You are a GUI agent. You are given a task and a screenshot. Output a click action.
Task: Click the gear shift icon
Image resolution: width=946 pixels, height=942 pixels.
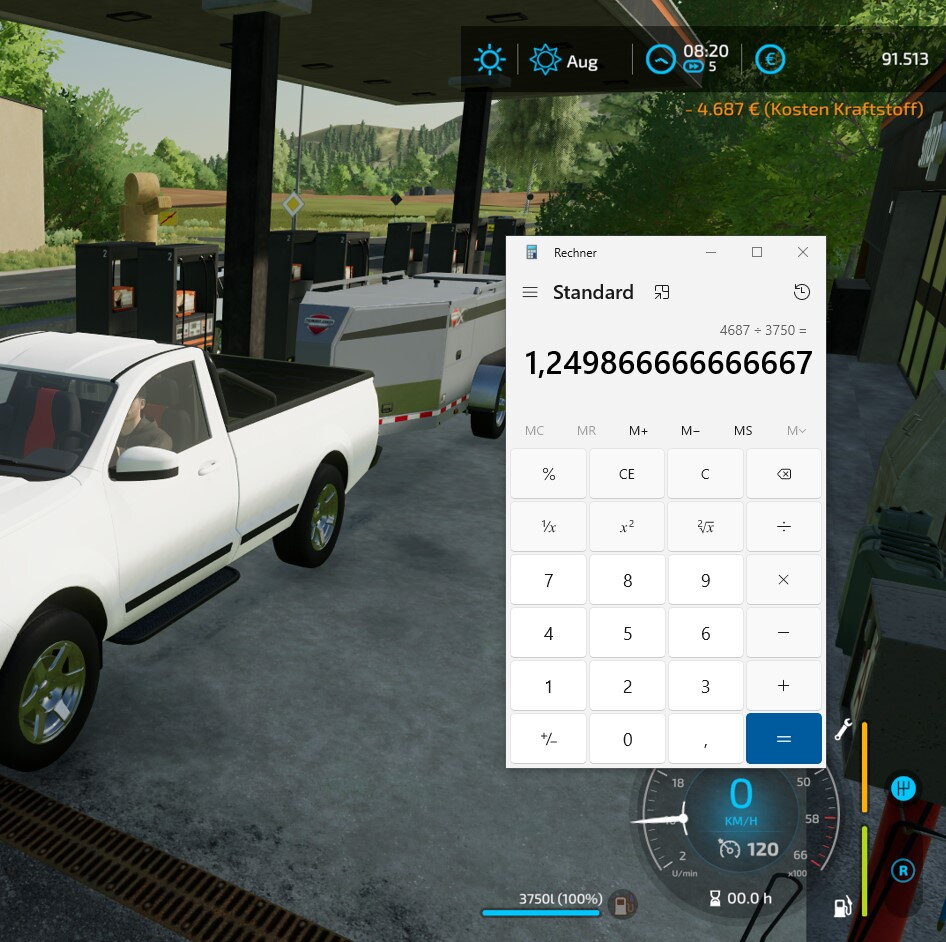(903, 788)
